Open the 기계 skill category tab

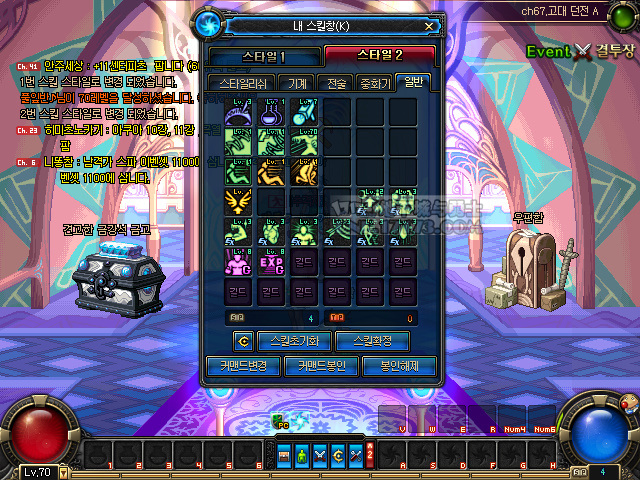click(298, 83)
